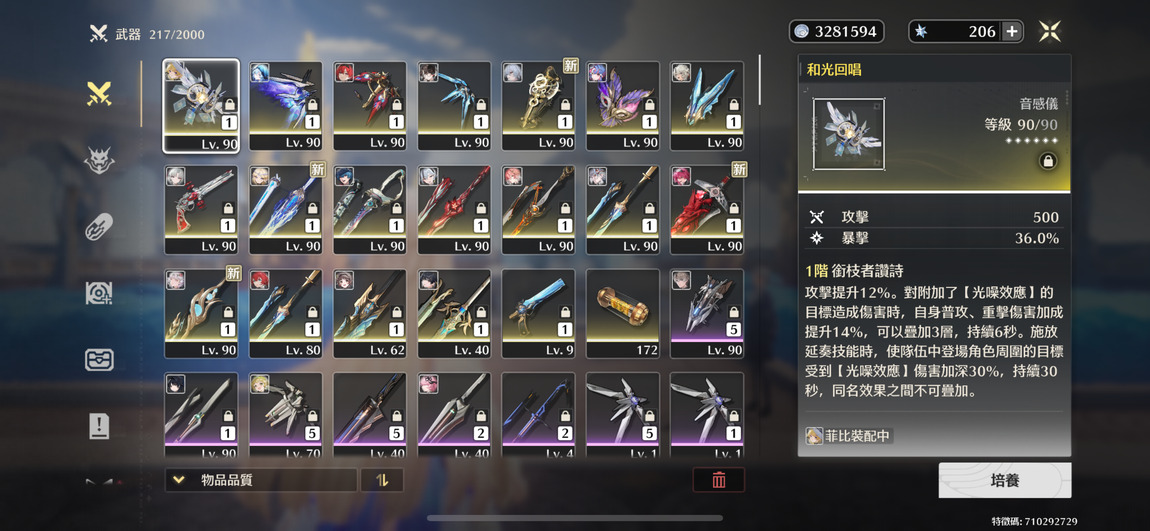Open the treasure chest inventory tab
1150x531 pixels.
tap(98, 360)
